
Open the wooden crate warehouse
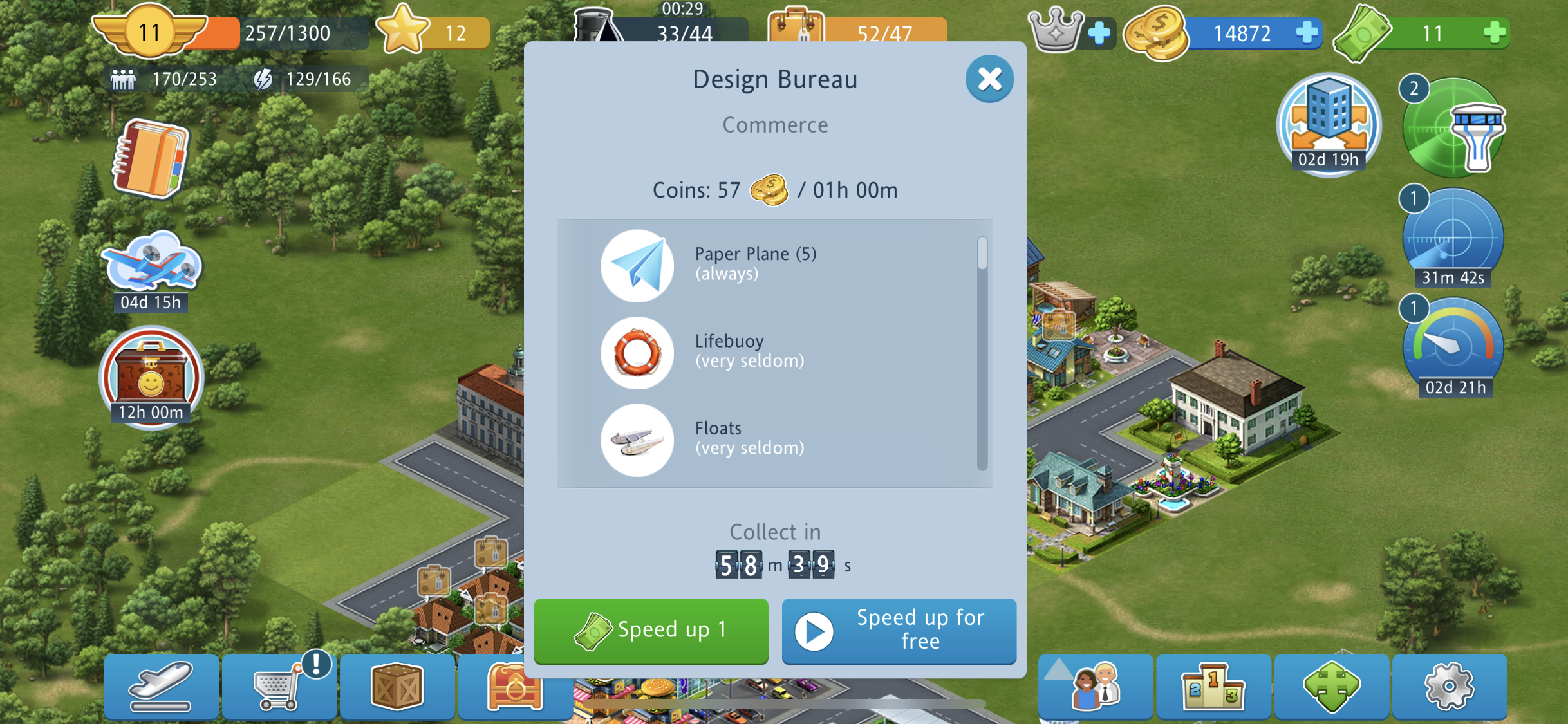click(397, 687)
